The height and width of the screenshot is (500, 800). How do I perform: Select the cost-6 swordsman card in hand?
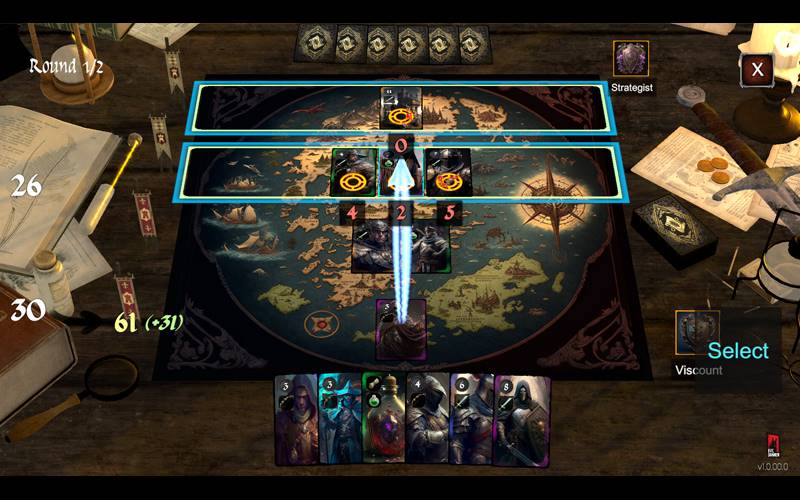(471, 419)
